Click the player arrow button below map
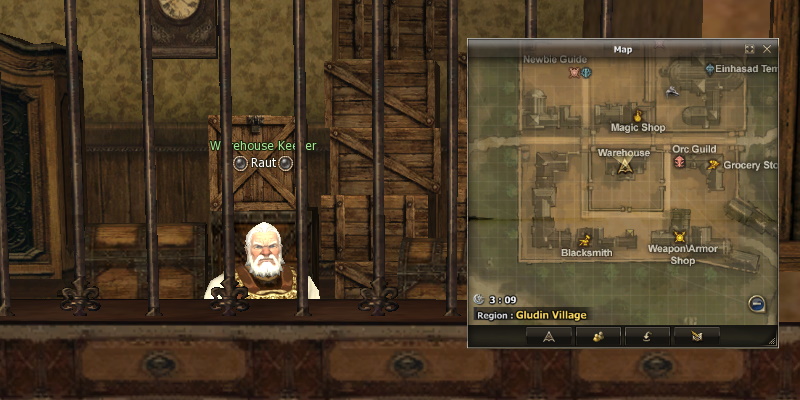This screenshot has height=400, width=800. [x=548, y=336]
